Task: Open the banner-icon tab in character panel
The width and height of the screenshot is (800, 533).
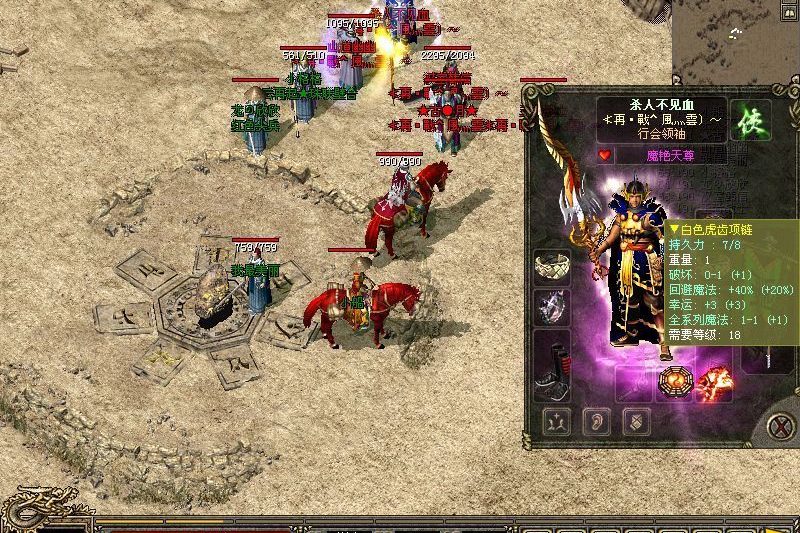Action: (635, 421)
